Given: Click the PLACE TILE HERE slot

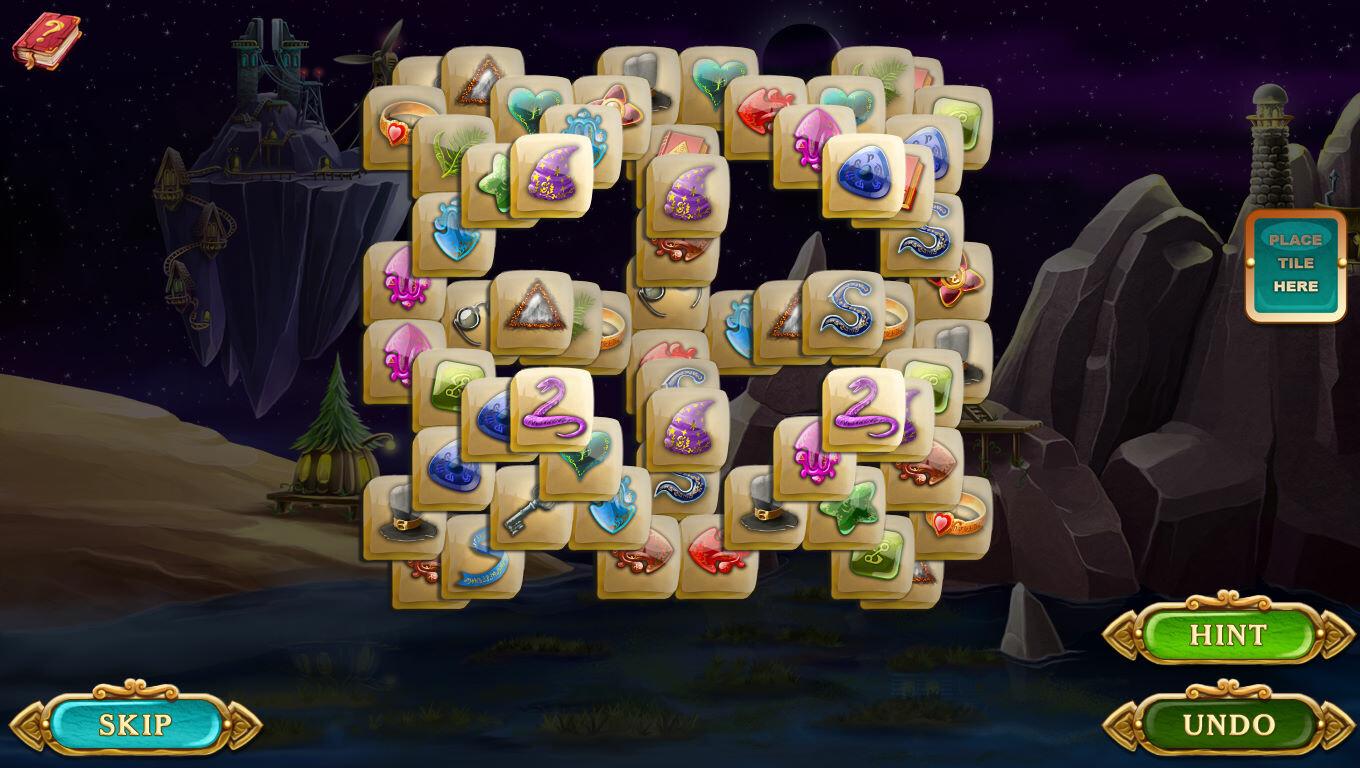Looking at the screenshot, I should click(x=1295, y=265).
